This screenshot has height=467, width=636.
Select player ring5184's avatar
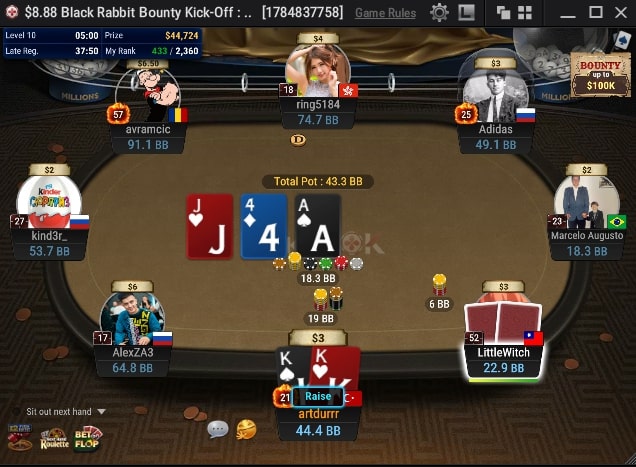[x=318, y=70]
